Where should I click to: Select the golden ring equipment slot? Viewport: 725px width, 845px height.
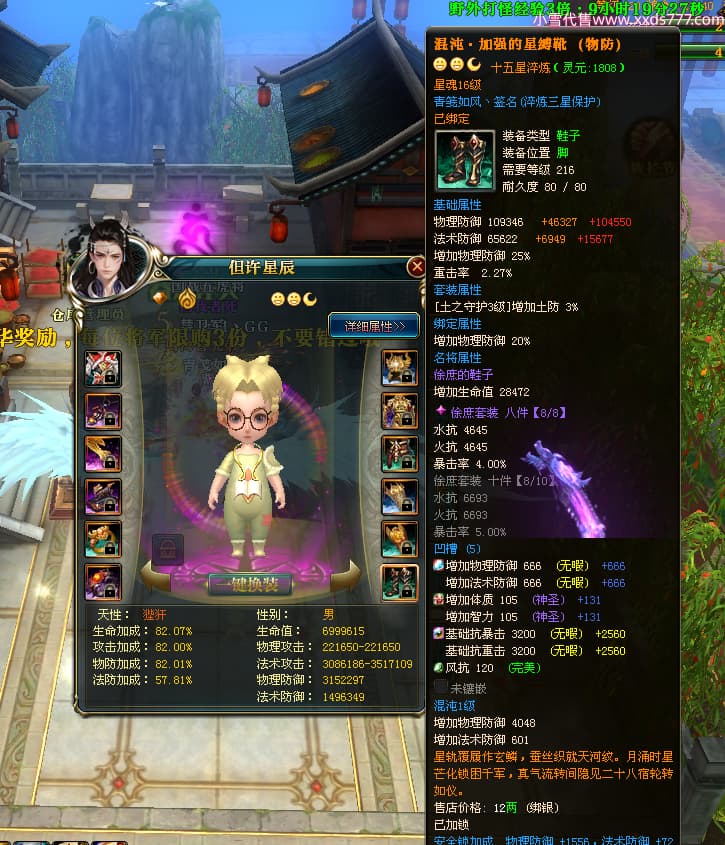click(x=104, y=540)
